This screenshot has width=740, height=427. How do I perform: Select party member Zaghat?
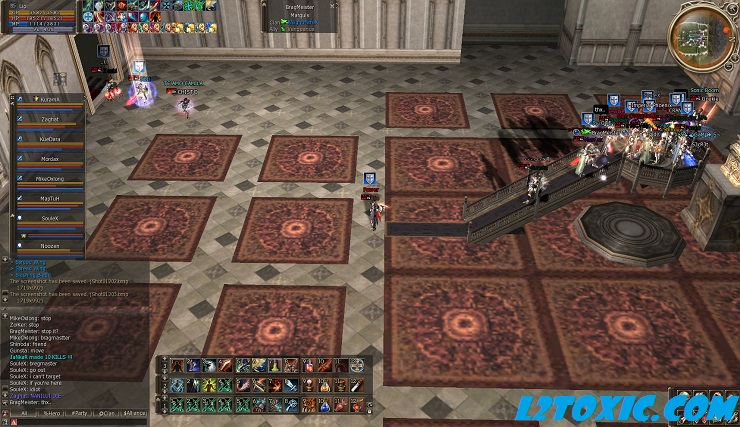coord(49,119)
